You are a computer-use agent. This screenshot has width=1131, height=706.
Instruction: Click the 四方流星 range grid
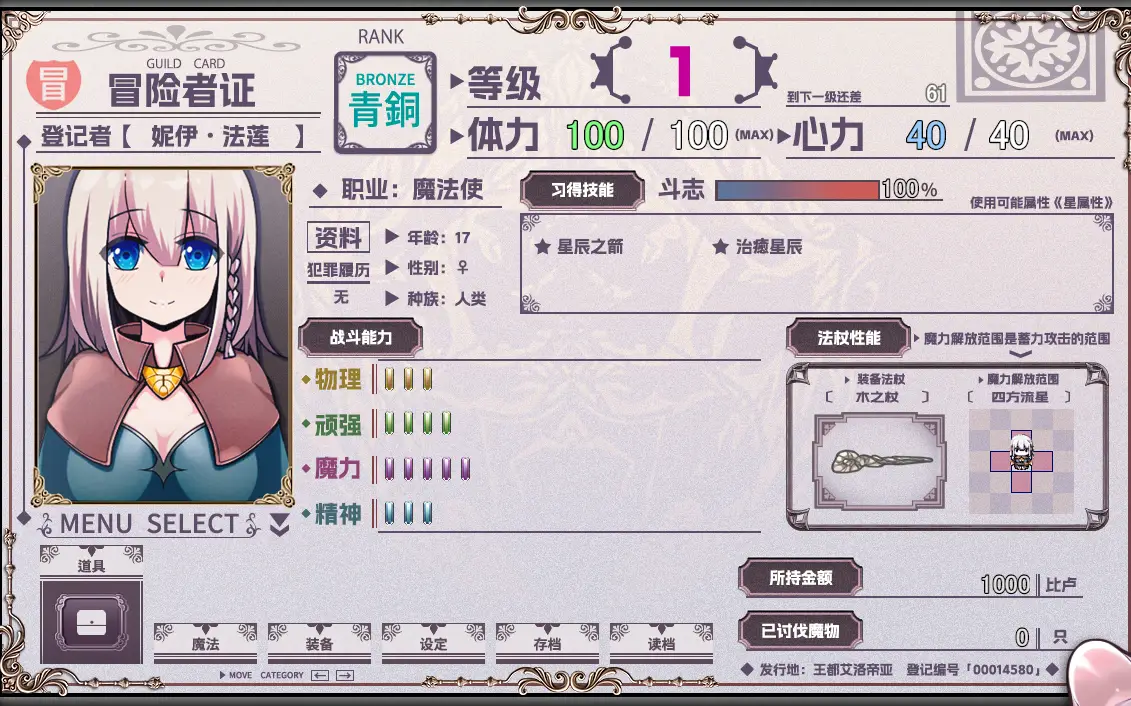(x=1021, y=461)
